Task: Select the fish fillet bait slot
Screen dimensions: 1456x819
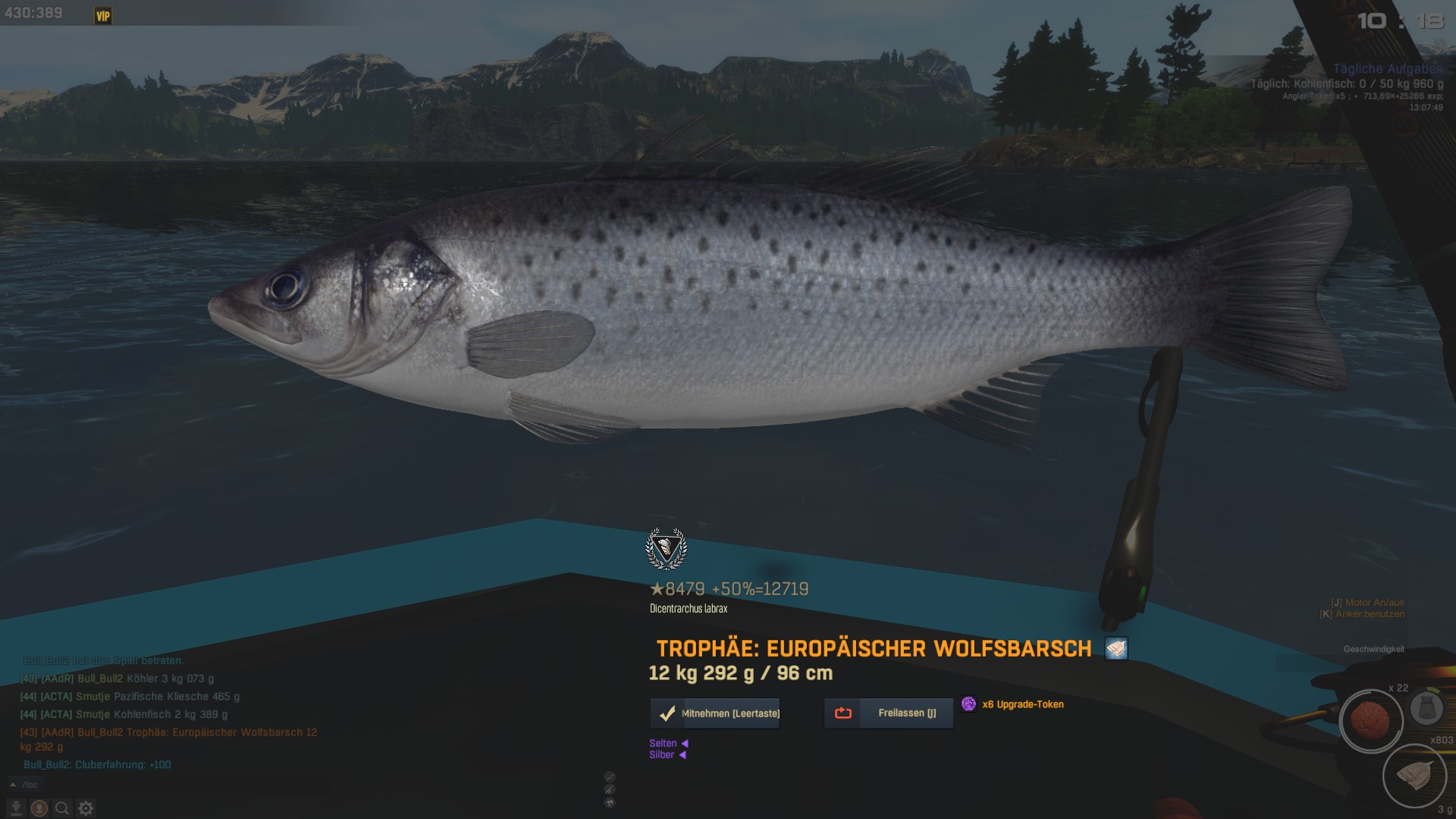Action: coord(1414,777)
